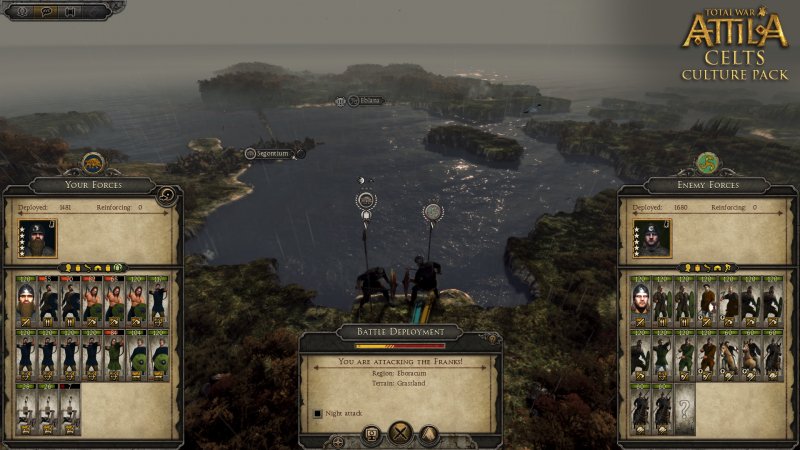
Task: Select the enemy general portrait
Action: (x=655, y=238)
